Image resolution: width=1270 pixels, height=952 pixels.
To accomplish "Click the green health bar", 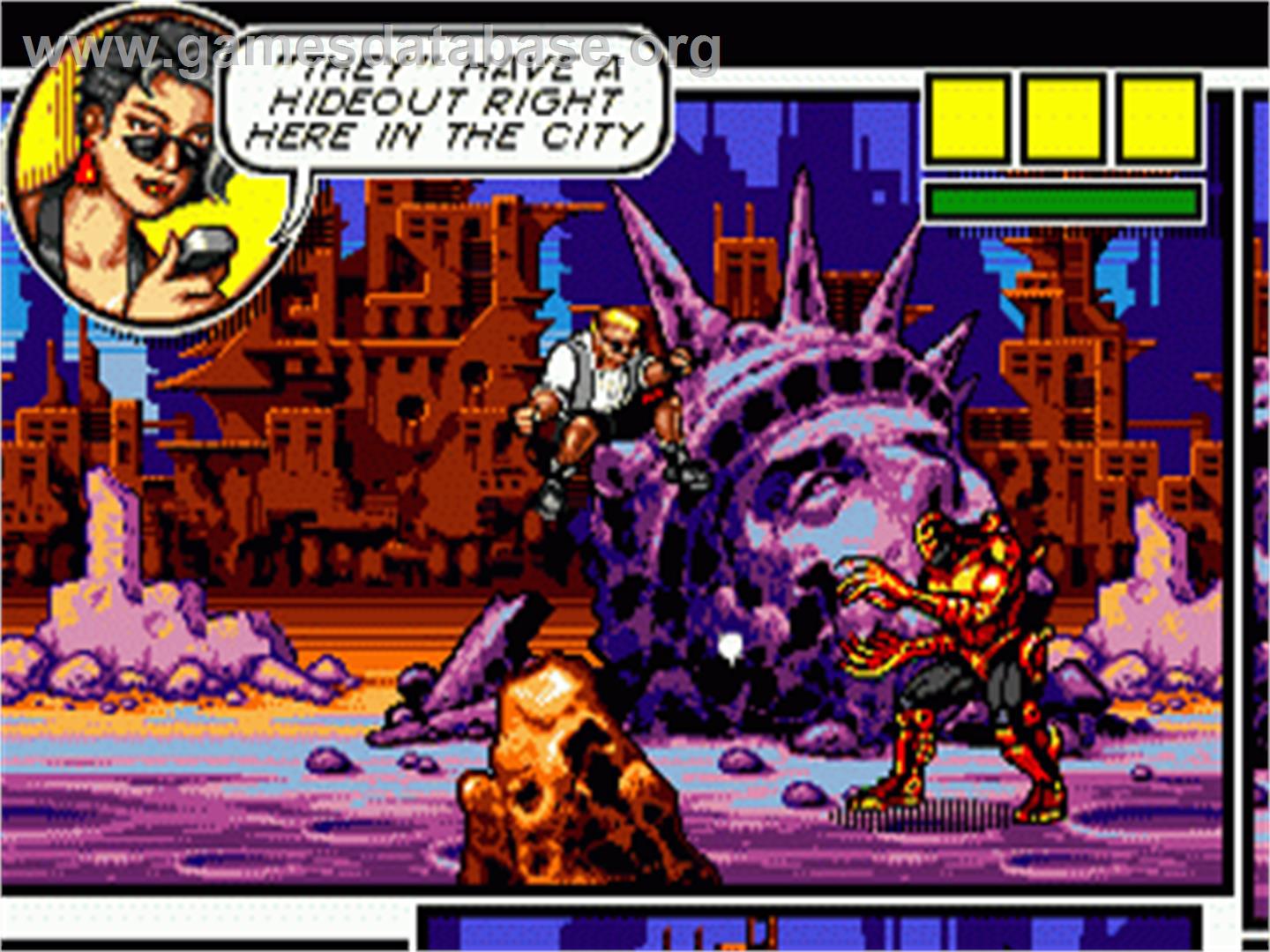I will [1063, 200].
